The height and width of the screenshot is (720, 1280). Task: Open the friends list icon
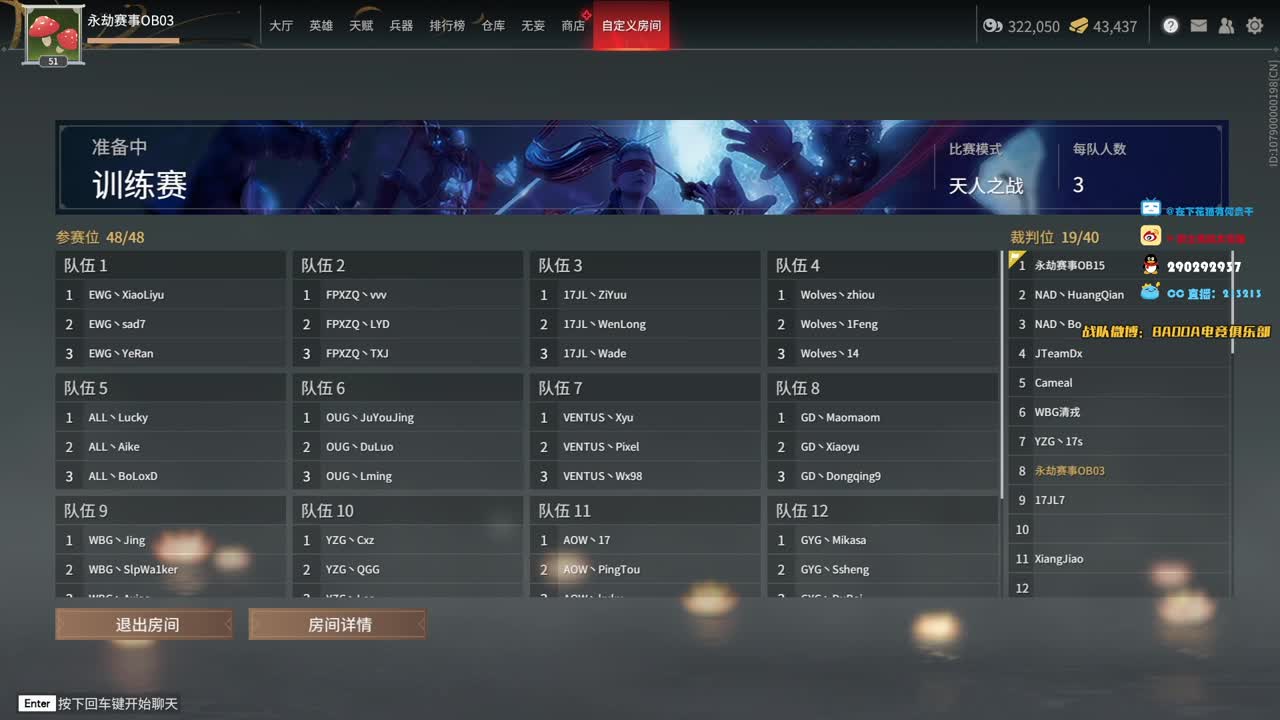[x=1226, y=25]
